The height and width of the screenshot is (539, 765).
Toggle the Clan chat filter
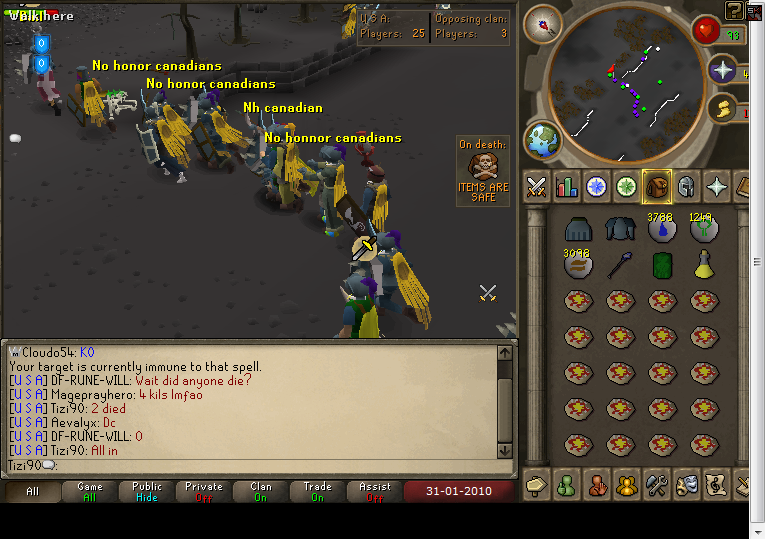(x=261, y=491)
